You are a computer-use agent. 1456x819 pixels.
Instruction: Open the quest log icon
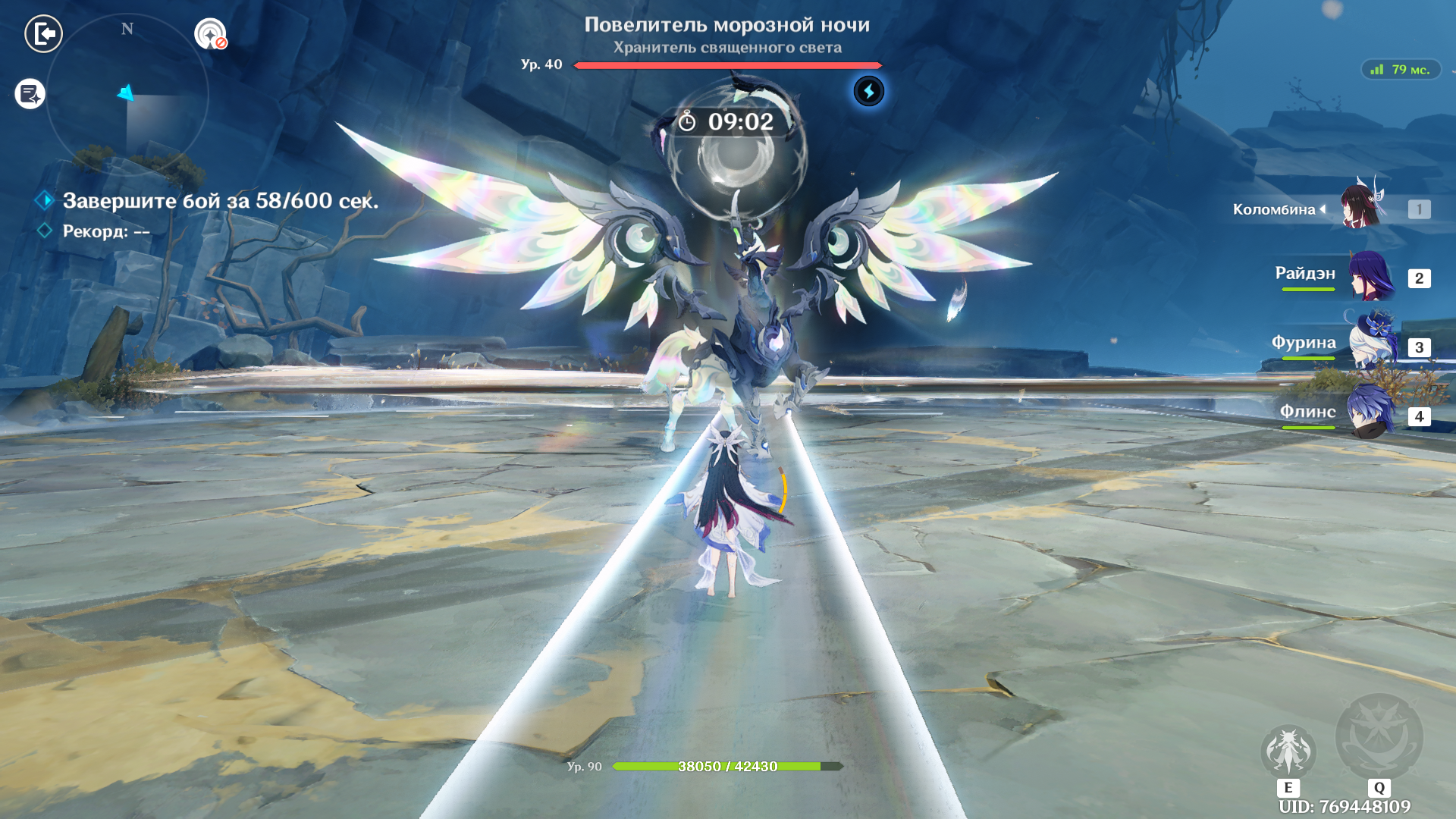pyautogui.click(x=30, y=94)
